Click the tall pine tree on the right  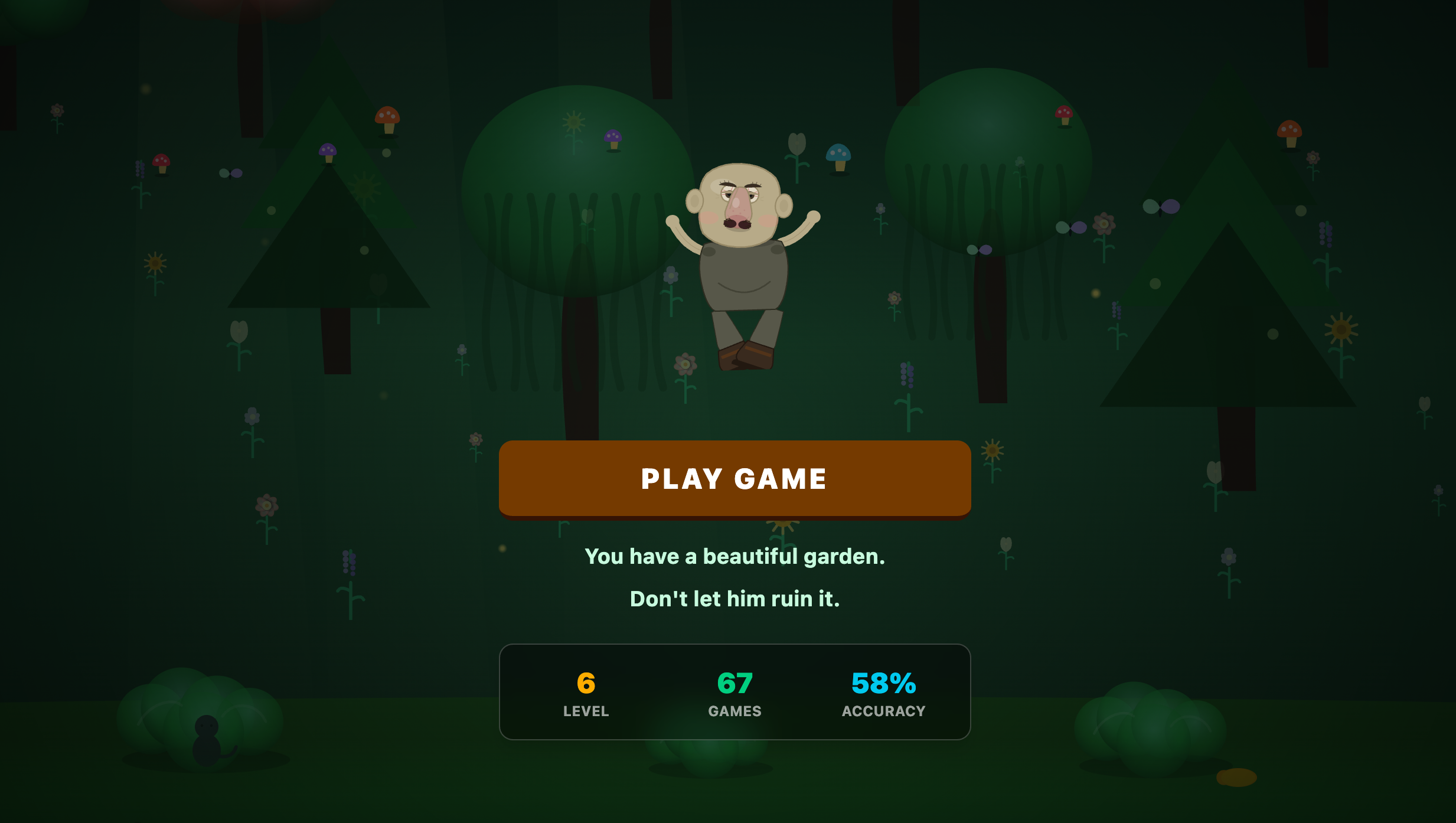coord(1228,331)
